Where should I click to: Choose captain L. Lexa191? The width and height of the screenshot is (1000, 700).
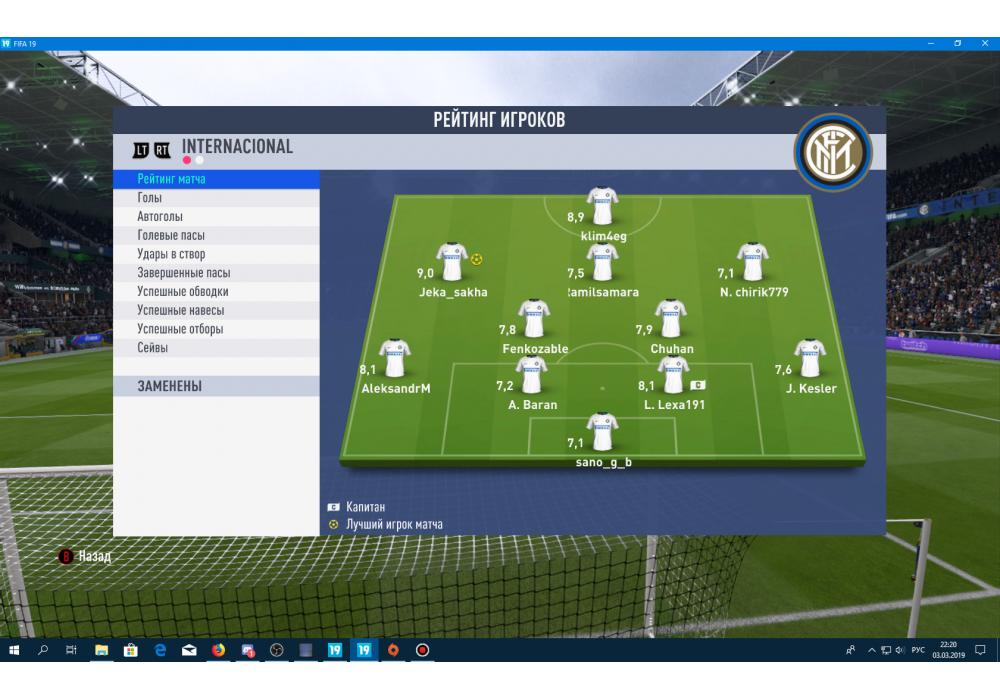click(674, 375)
